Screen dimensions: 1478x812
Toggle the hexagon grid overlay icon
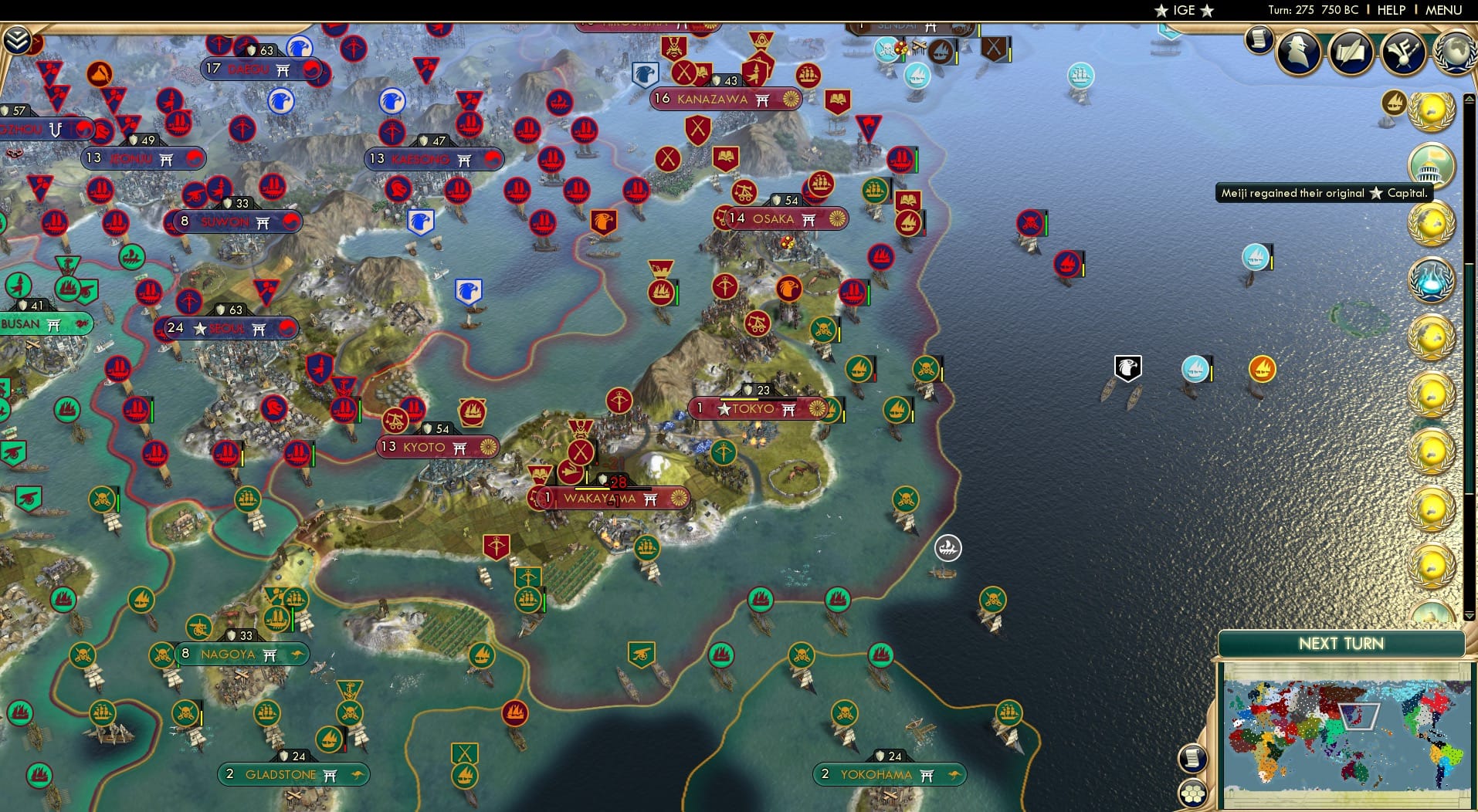coord(1194,793)
